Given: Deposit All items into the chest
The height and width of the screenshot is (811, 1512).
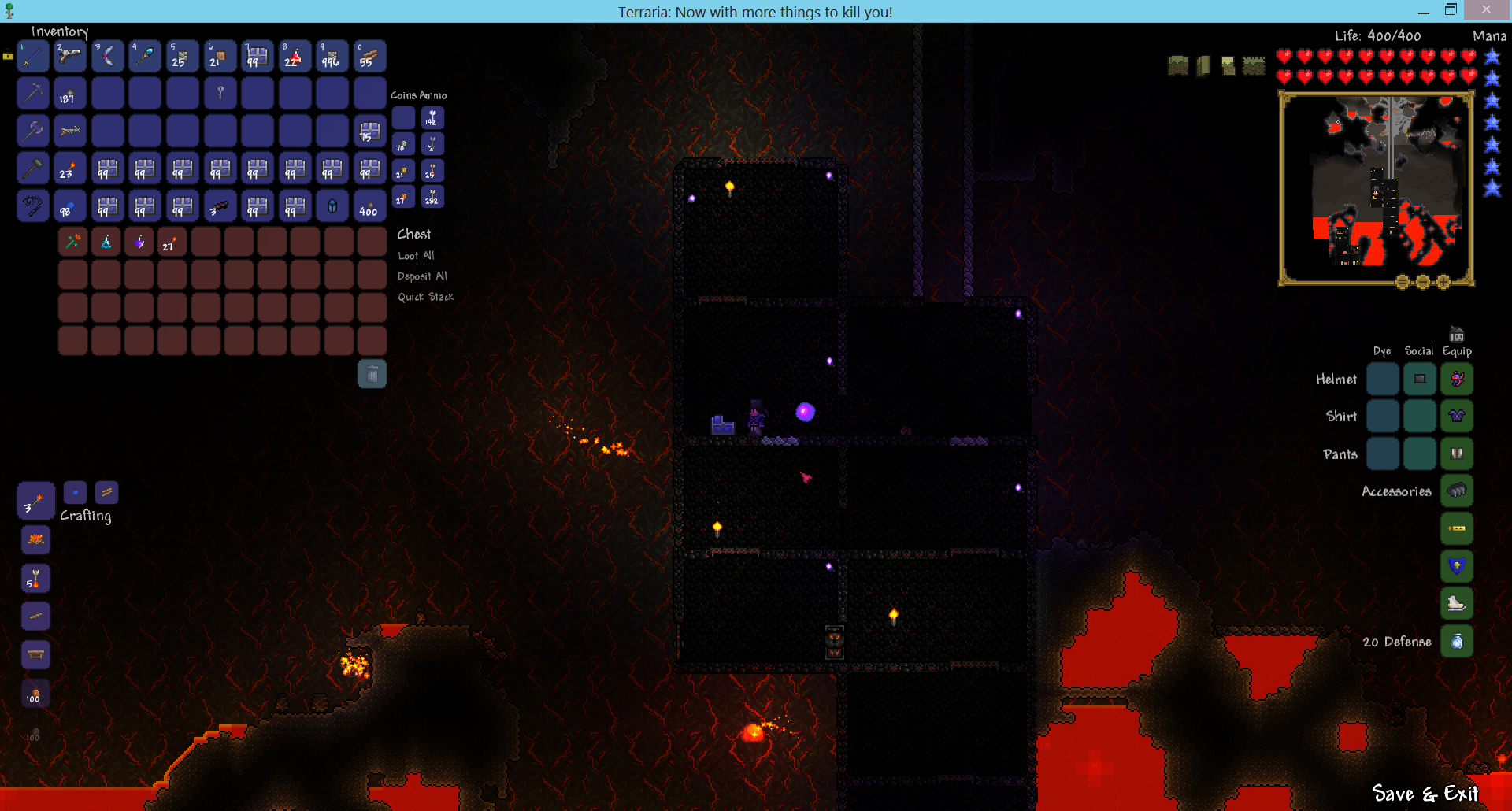Looking at the screenshot, I should 422,276.
